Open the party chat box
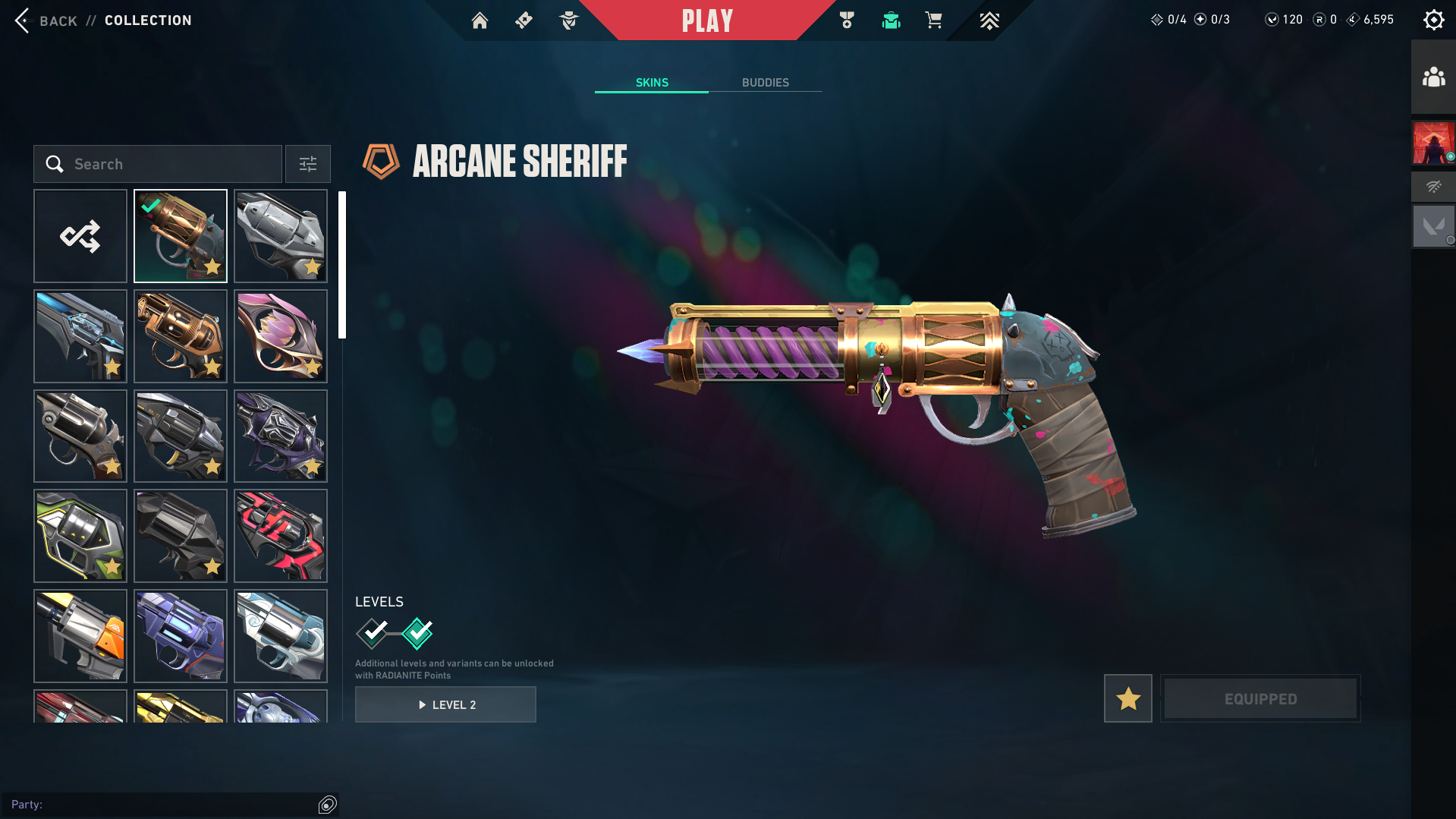1456x819 pixels. (163, 805)
